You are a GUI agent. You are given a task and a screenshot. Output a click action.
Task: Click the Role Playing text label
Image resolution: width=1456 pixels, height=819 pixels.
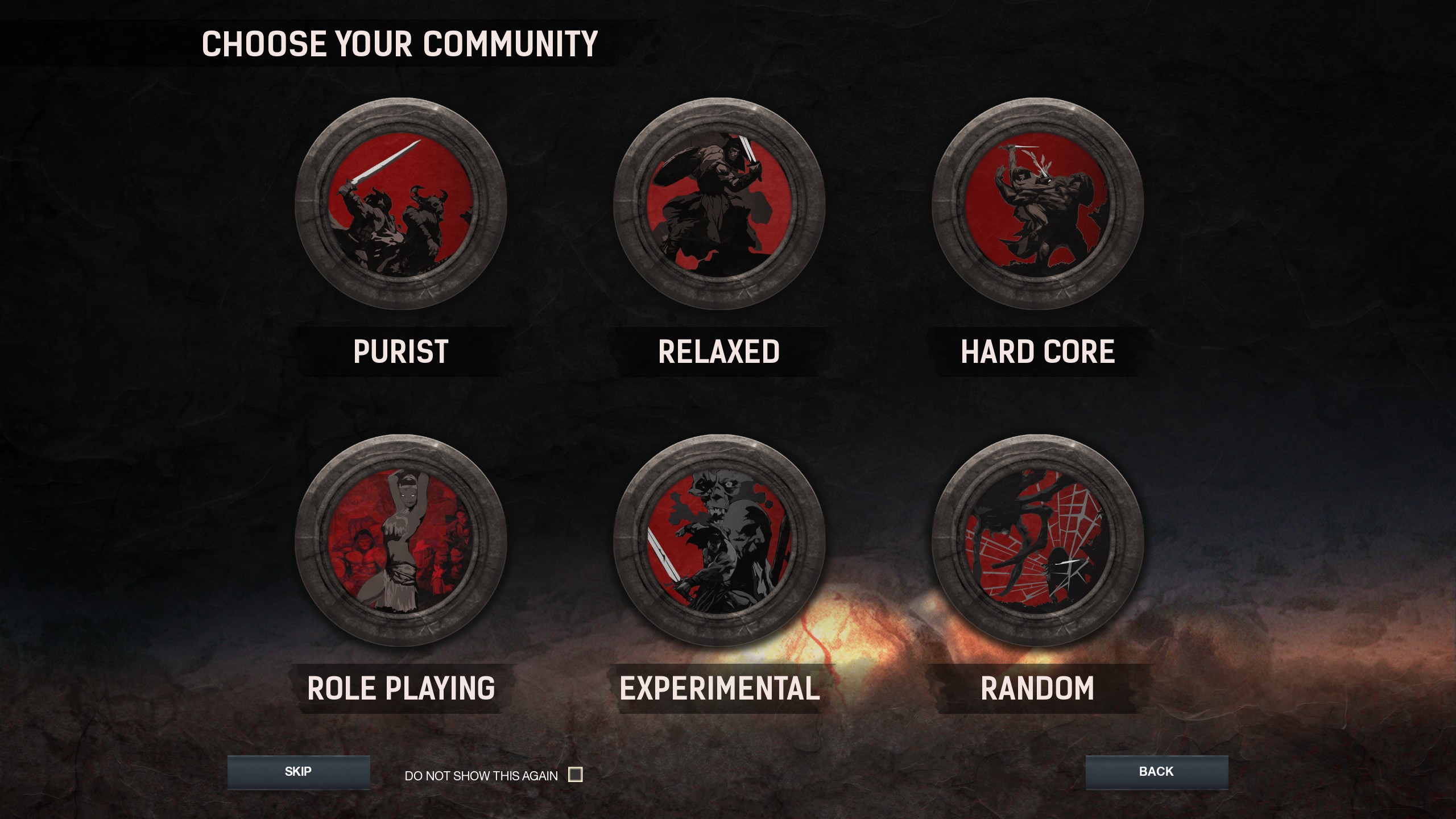pos(401,688)
